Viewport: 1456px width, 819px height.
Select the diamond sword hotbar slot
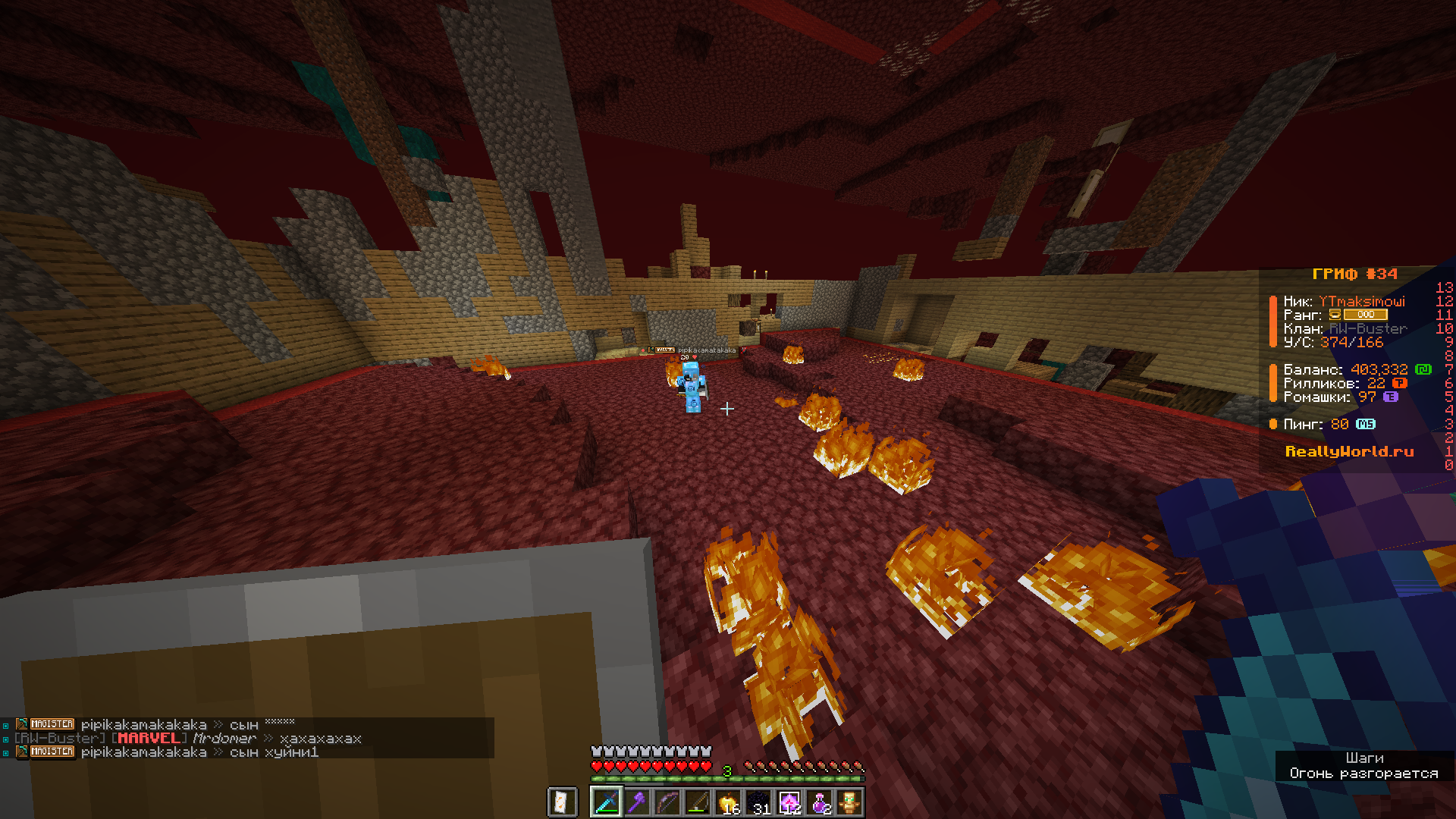click(607, 802)
